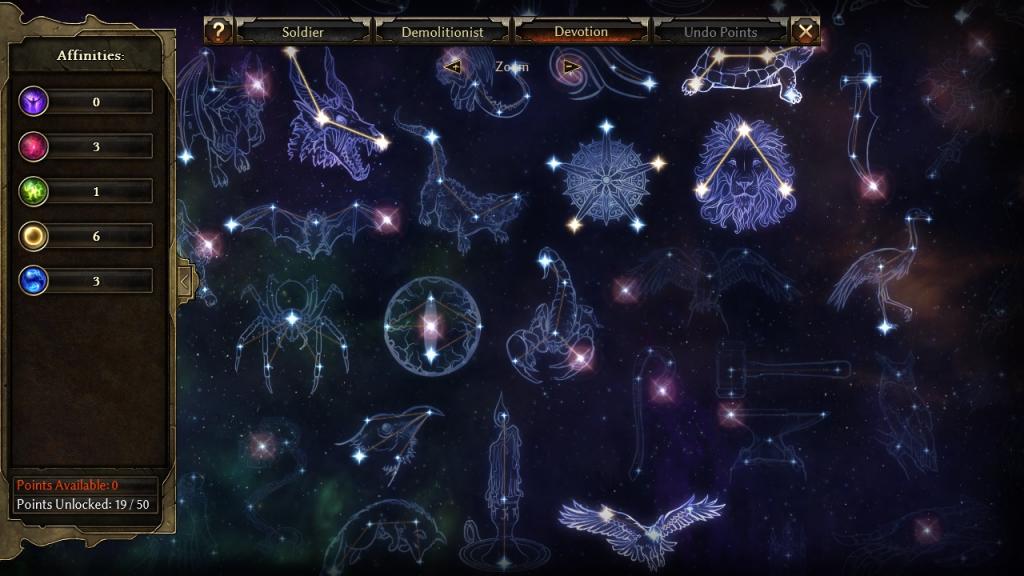Click the left Zoom arrow
Viewport: 1024px width, 576px height.
pyautogui.click(x=453, y=67)
